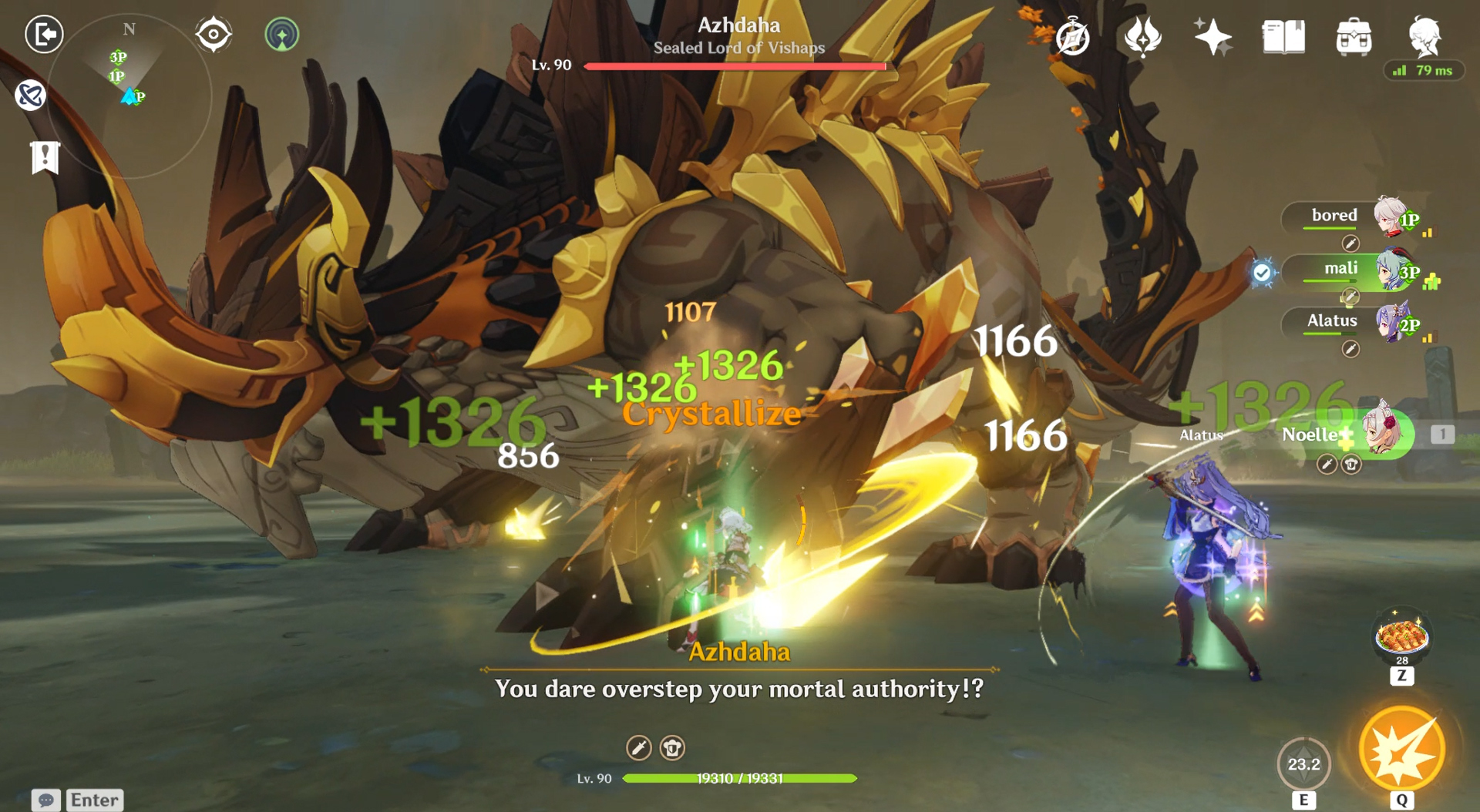Activate the Elemental Sight eye icon

pos(214,34)
